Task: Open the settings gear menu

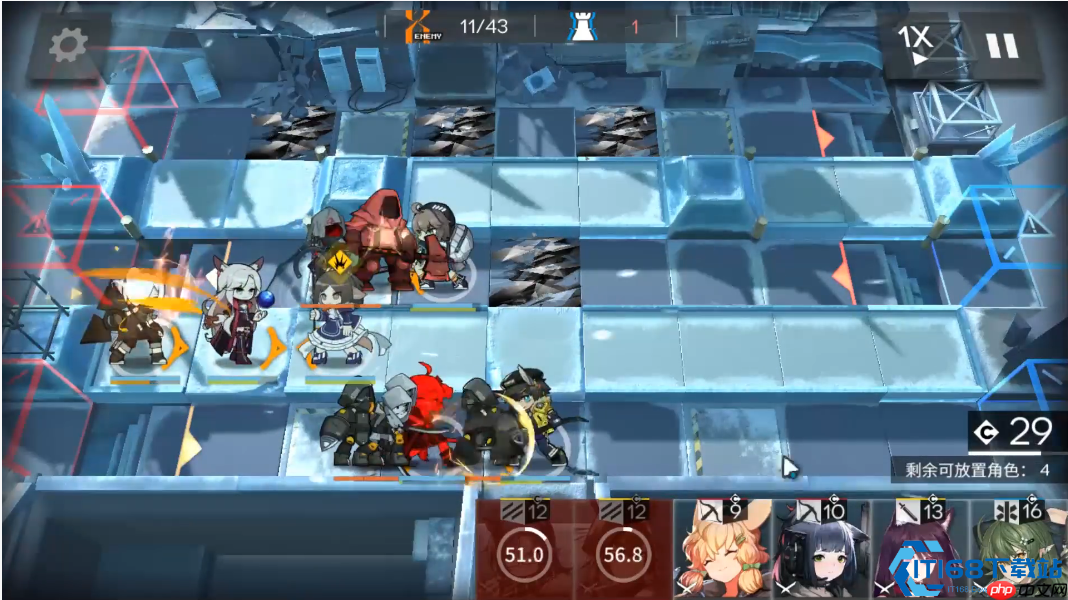Action: pos(68,43)
